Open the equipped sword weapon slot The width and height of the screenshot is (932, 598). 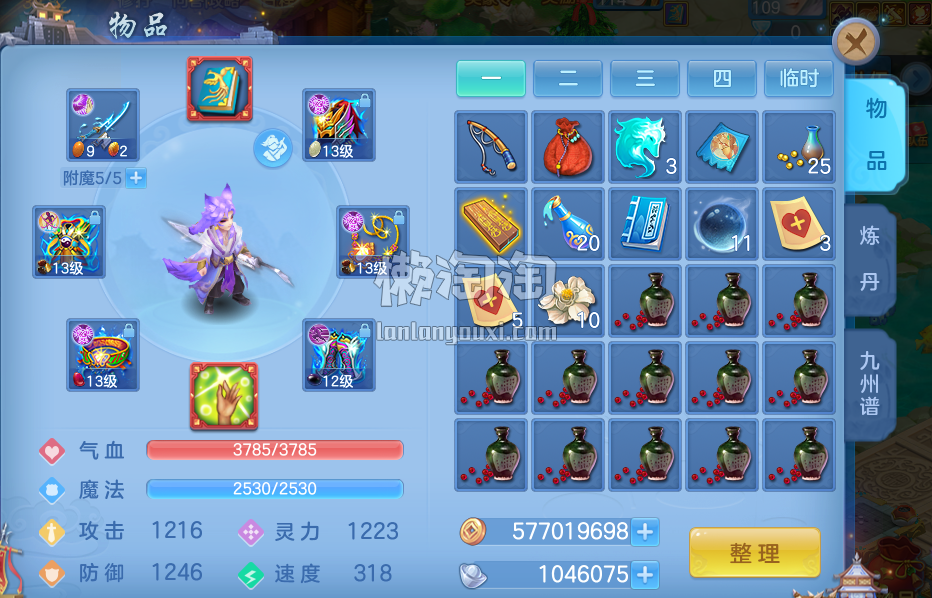click(x=103, y=125)
